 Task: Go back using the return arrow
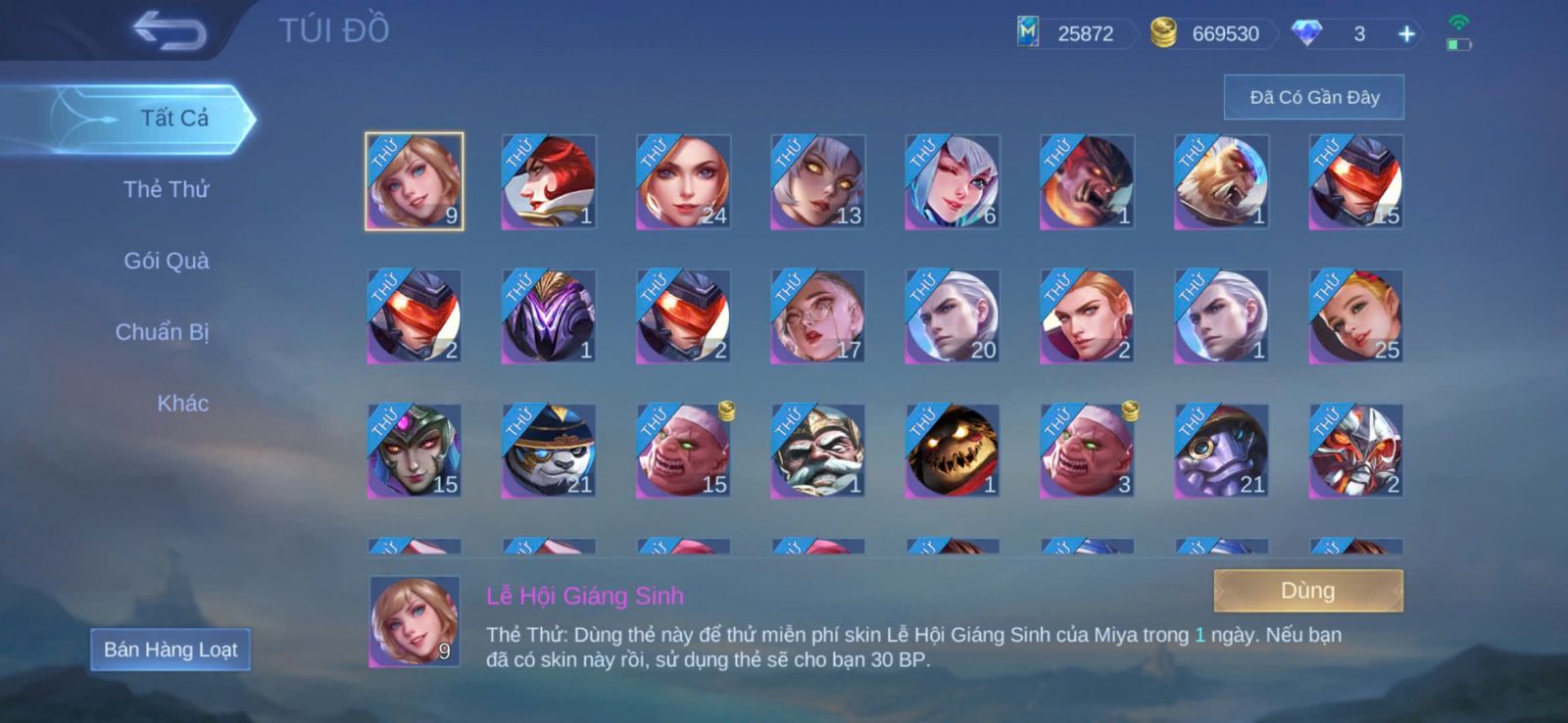pos(170,31)
